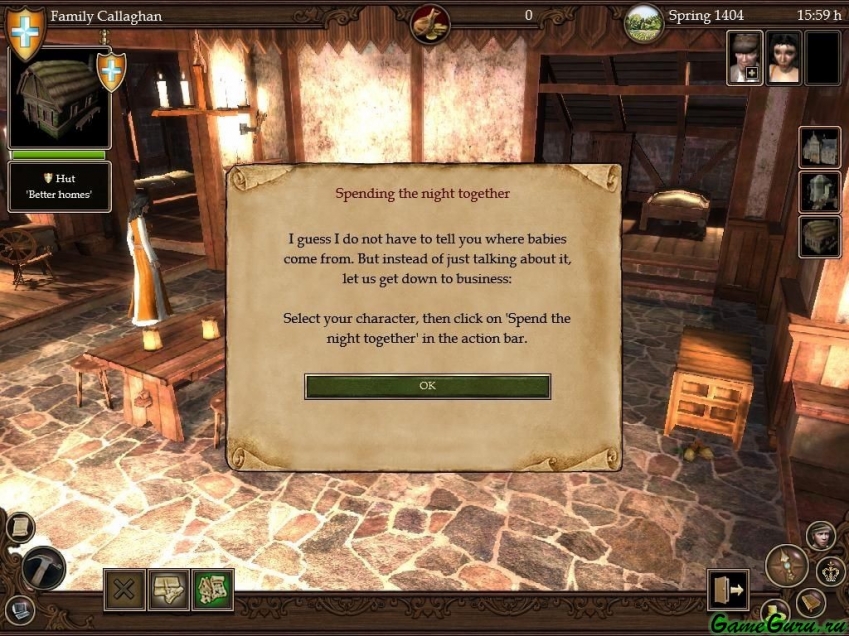Leave the building via the door icon
The height and width of the screenshot is (636, 849).
tap(728, 590)
